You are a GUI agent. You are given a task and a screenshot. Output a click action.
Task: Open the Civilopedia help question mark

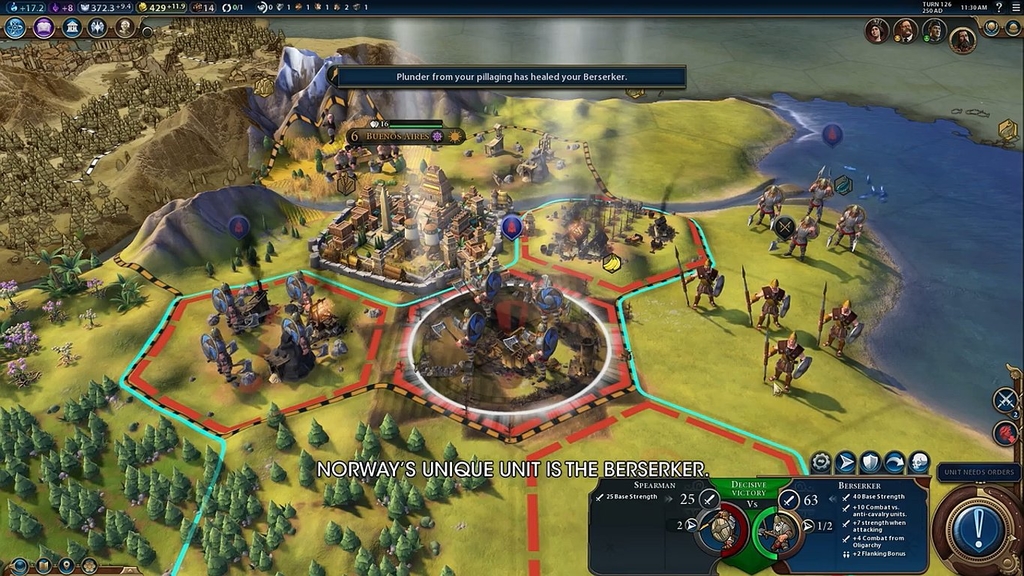(998, 7)
